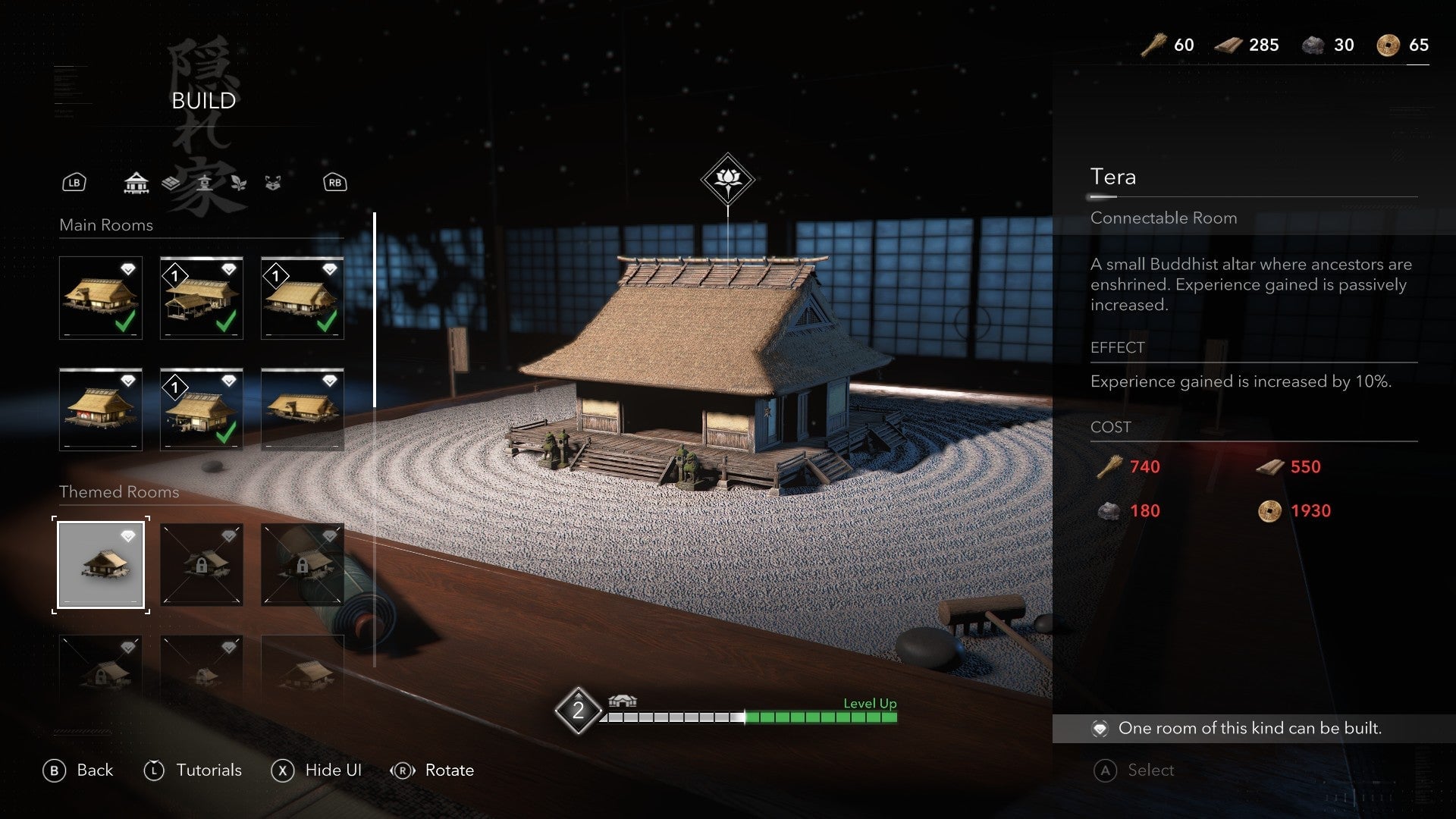The image size is (1456, 819).
Task: Select the fox companion category icon
Action: point(273,182)
